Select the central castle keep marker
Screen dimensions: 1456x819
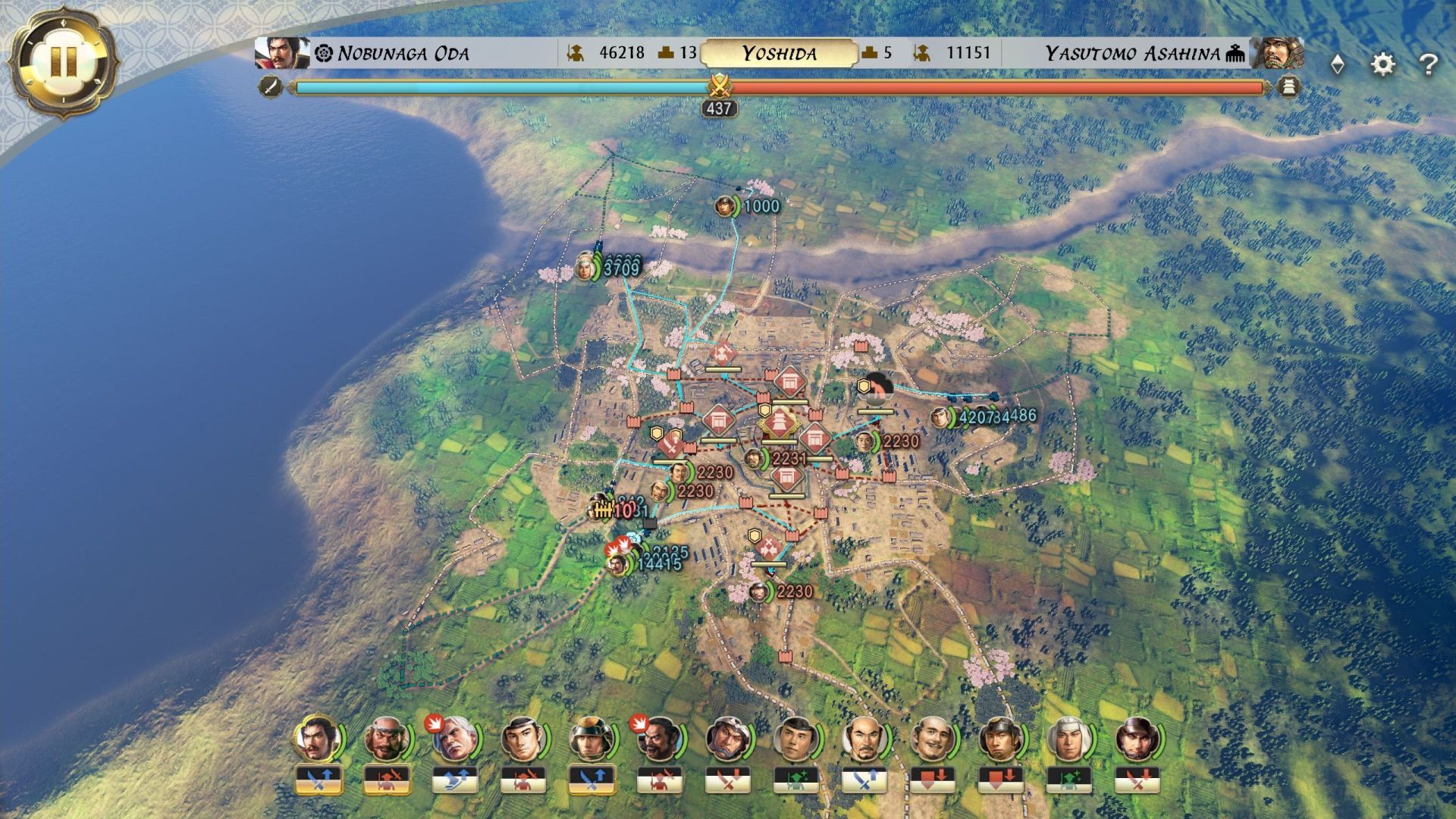[x=779, y=423]
